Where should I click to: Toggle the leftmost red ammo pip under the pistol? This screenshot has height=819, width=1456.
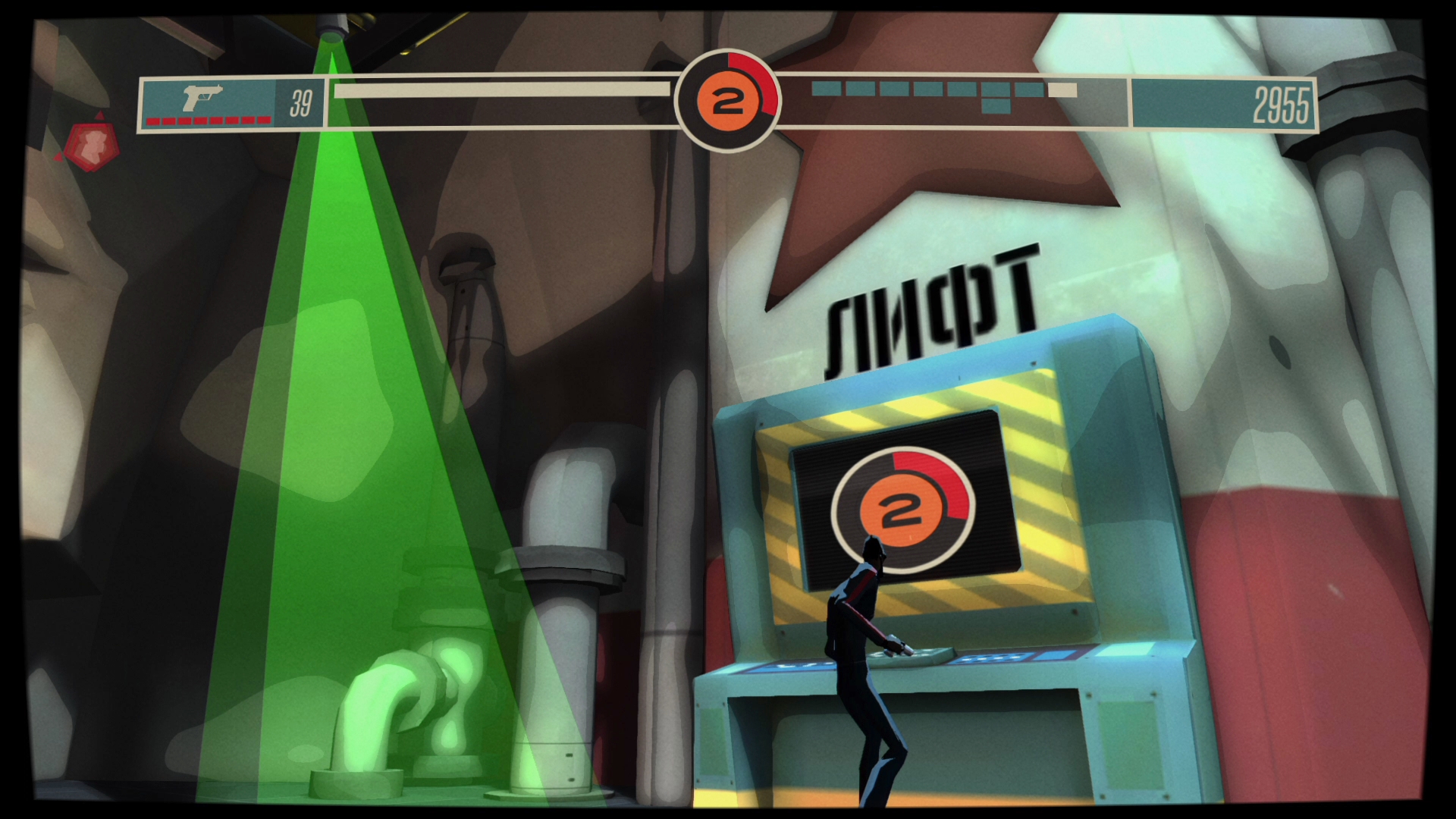pos(152,120)
